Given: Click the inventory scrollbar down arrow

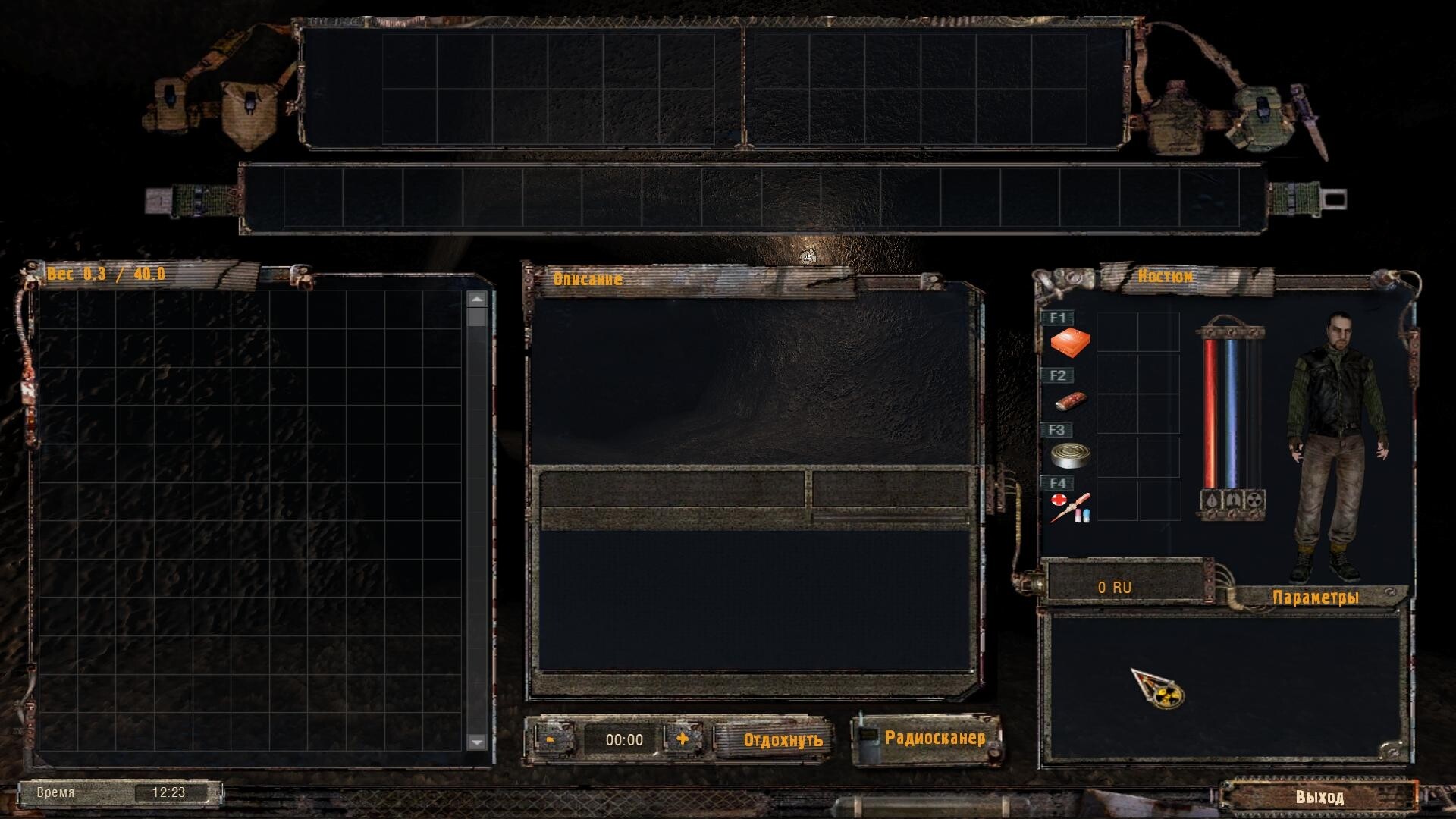Looking at the screenshot, I should pos(477,742).
